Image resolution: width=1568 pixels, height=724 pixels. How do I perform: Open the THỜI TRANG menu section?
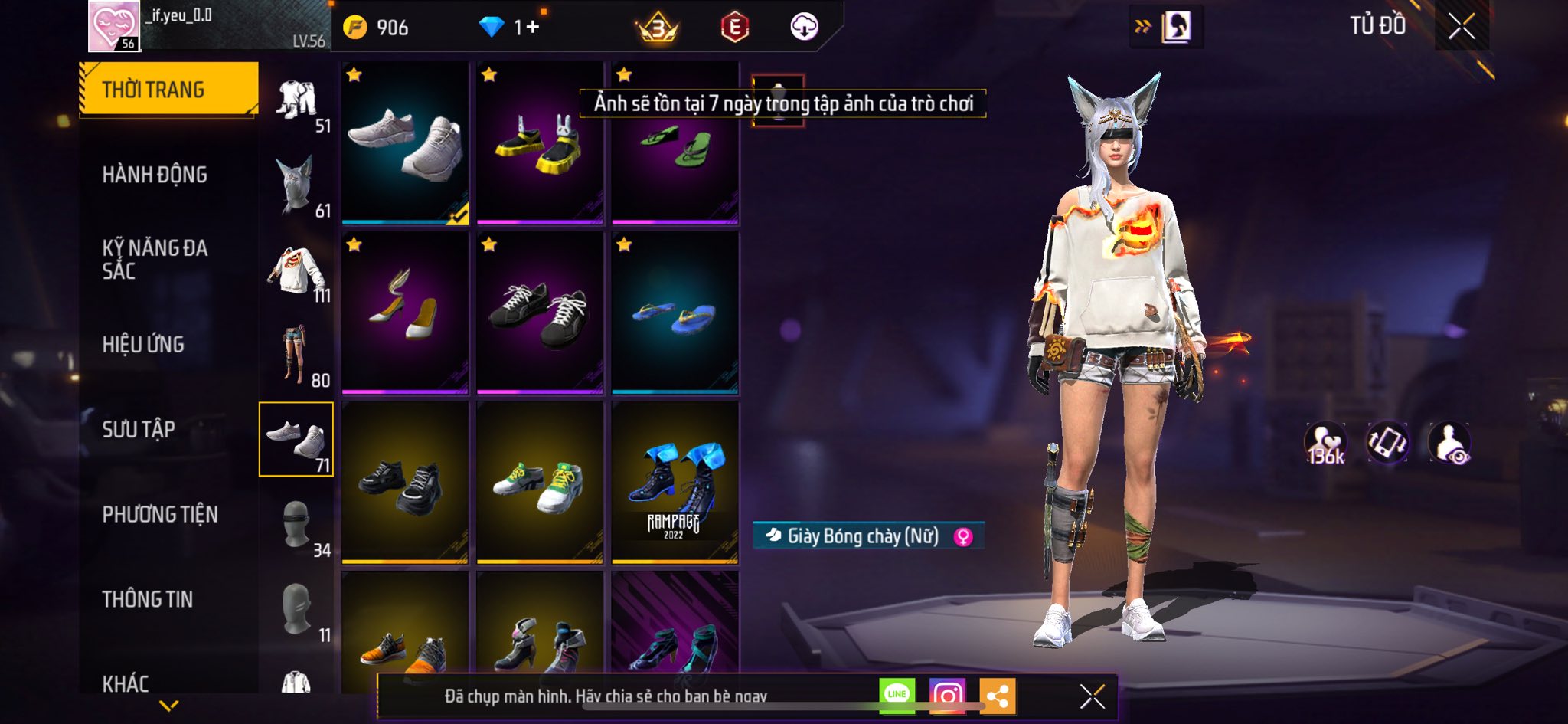pos(168,90)
